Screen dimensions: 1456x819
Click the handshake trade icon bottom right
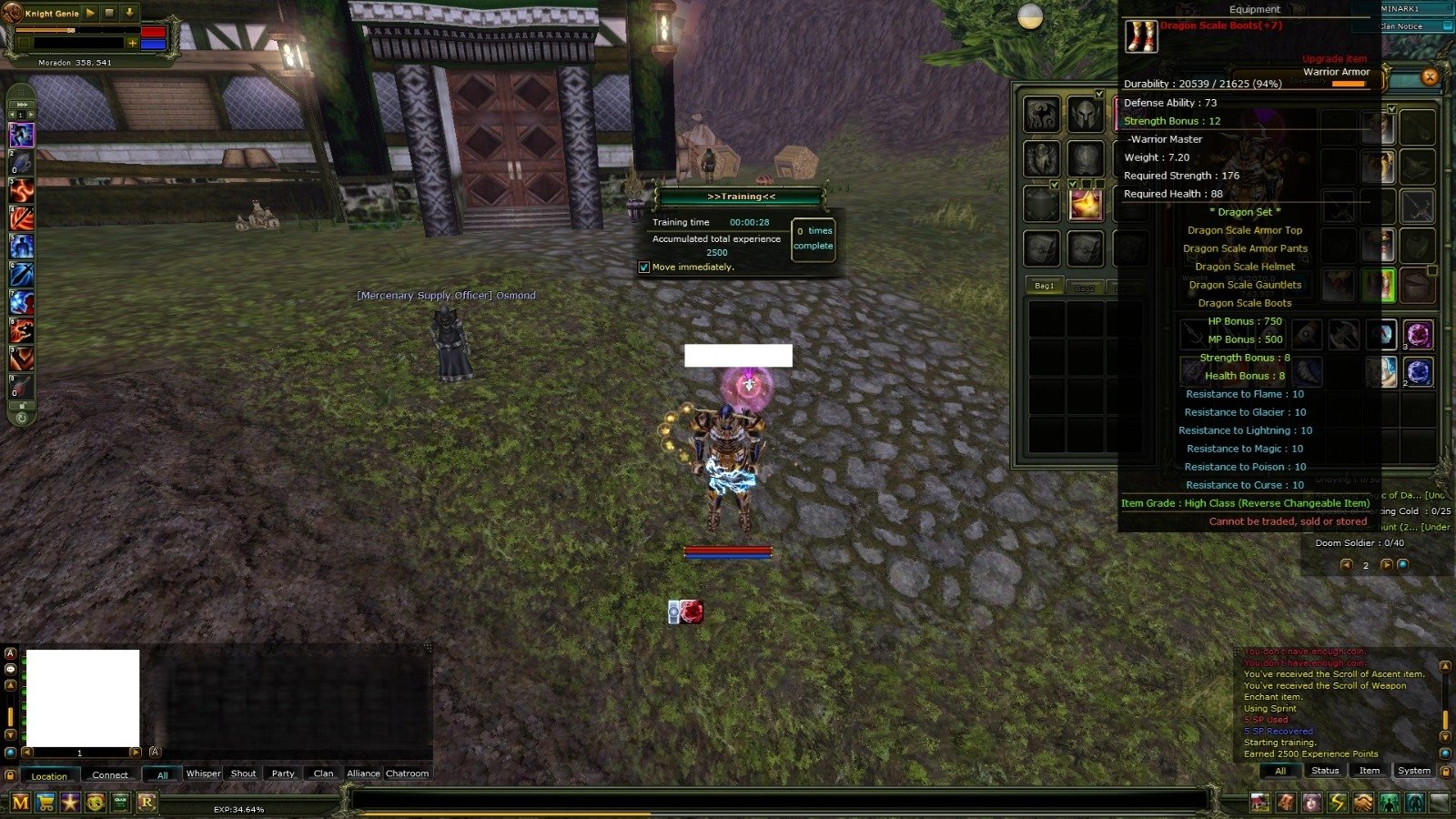click(1362, 803)
